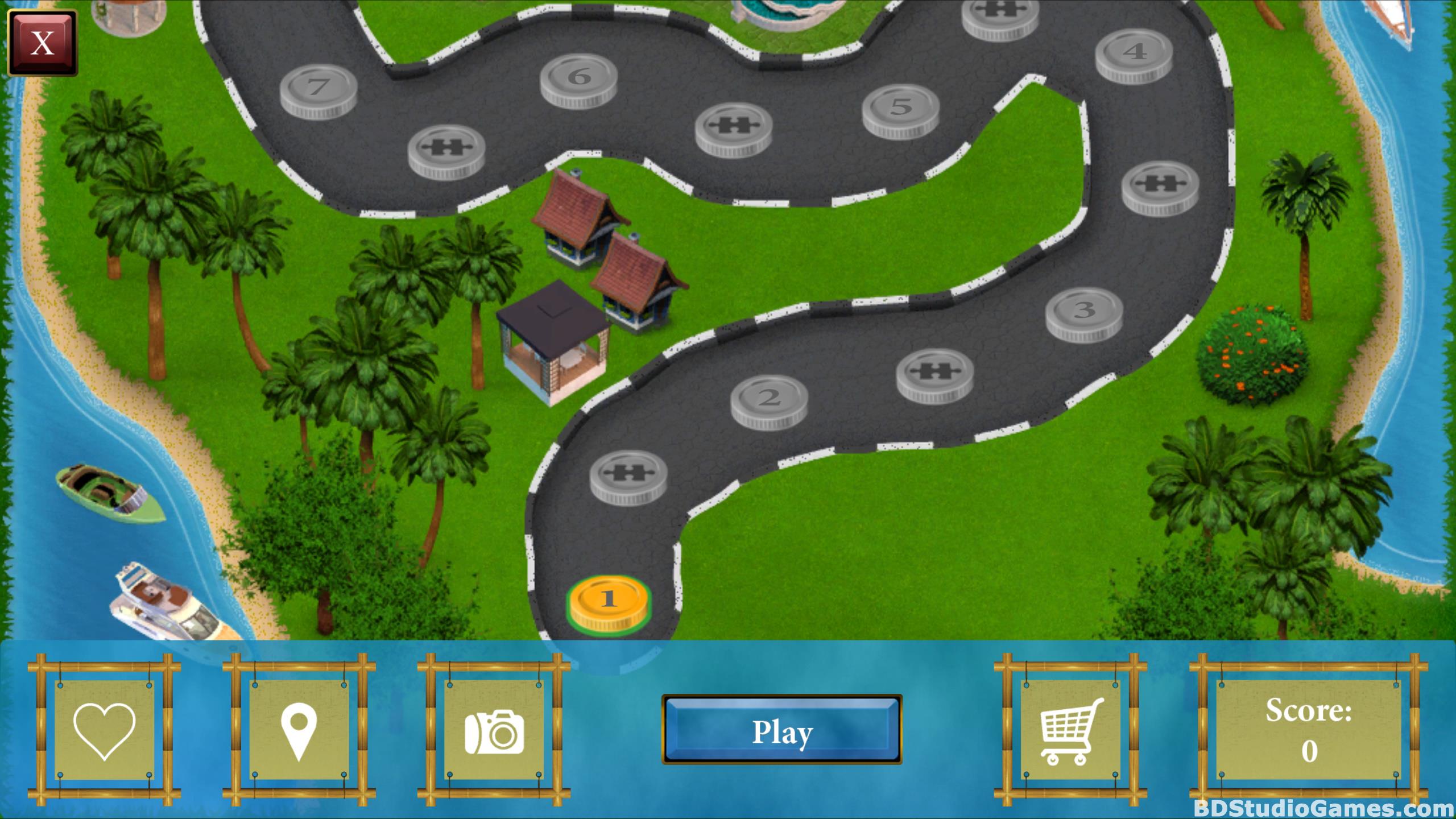Open the heart favorites panel

coord(105,730)
